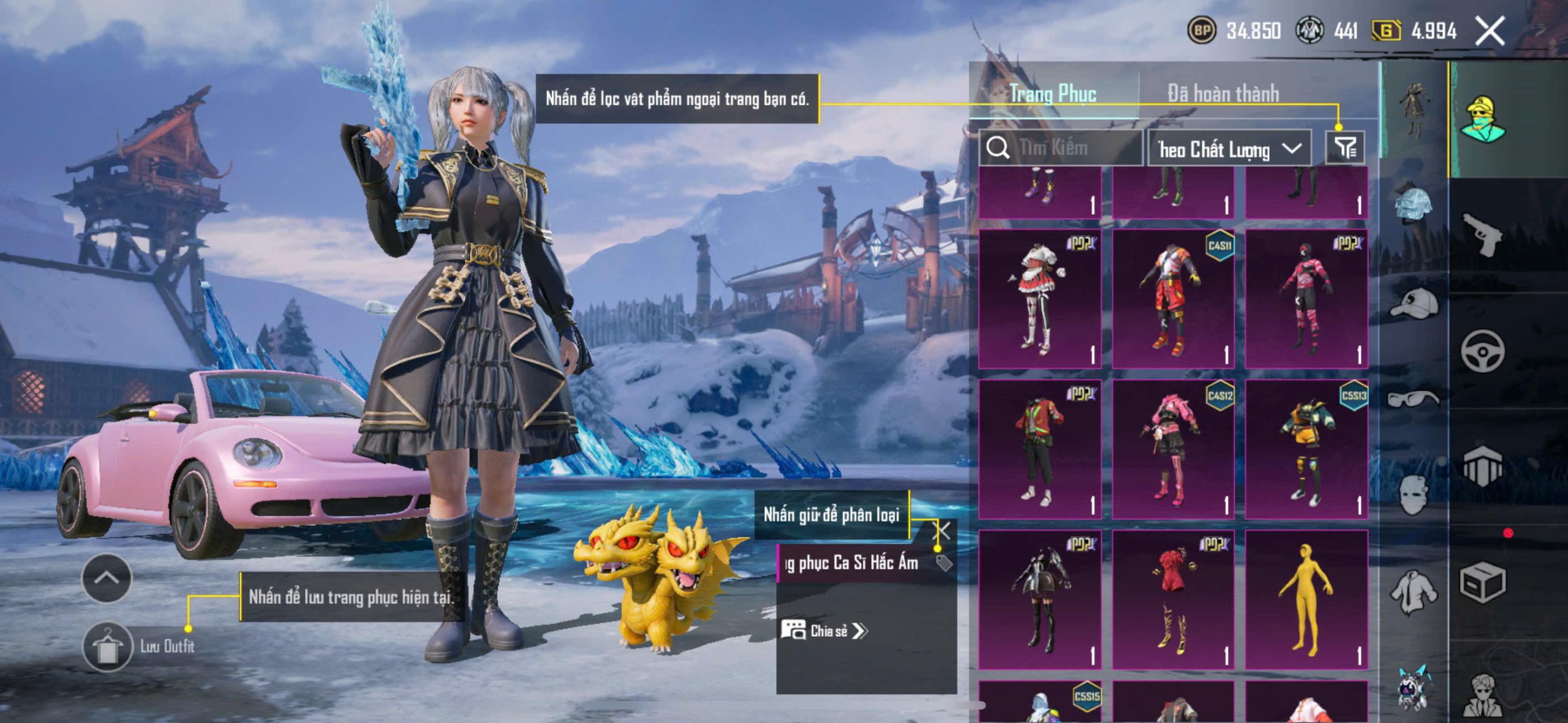Select the C4S12 pink-haired outfit
The width and height of the screenshot is (1568, 723).
tap(1172, 449)
